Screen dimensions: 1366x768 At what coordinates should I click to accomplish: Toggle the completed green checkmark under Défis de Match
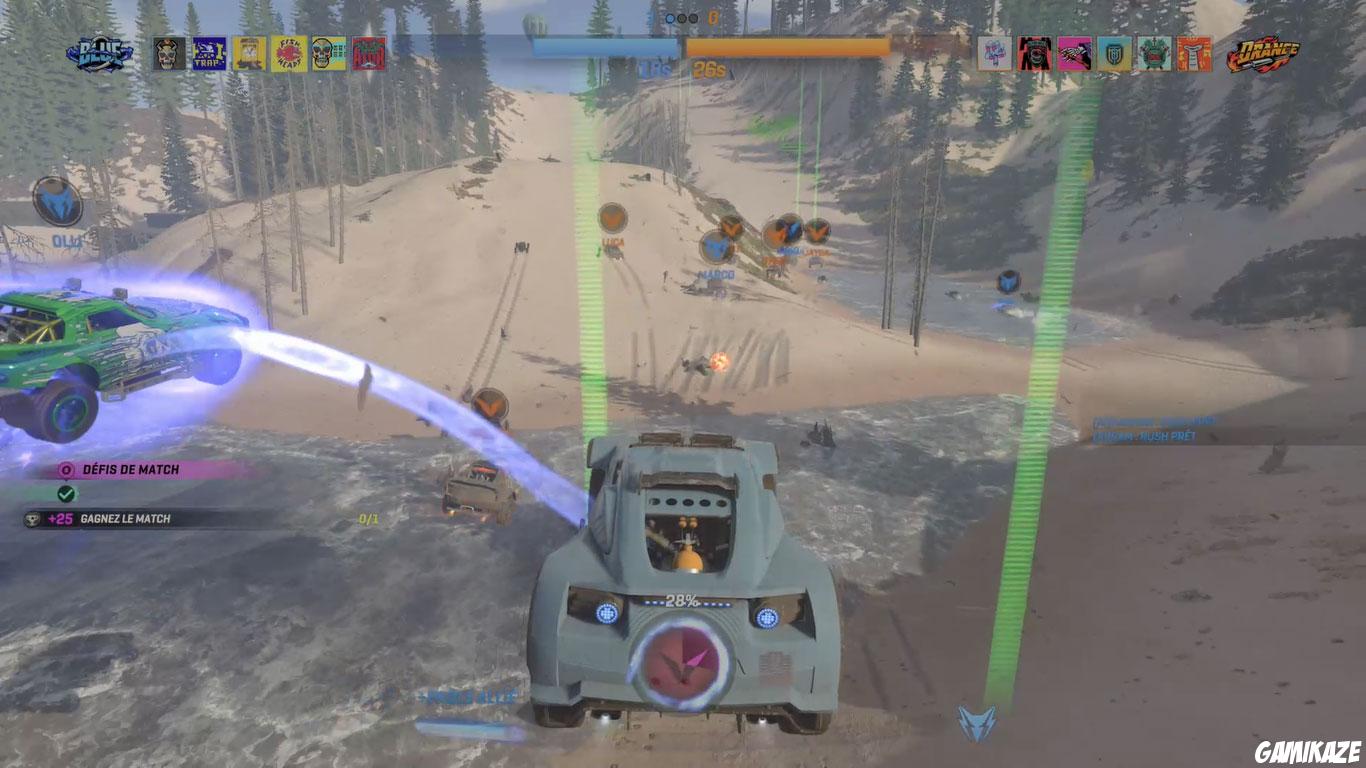pyautogui.click(x=66, y=493)
